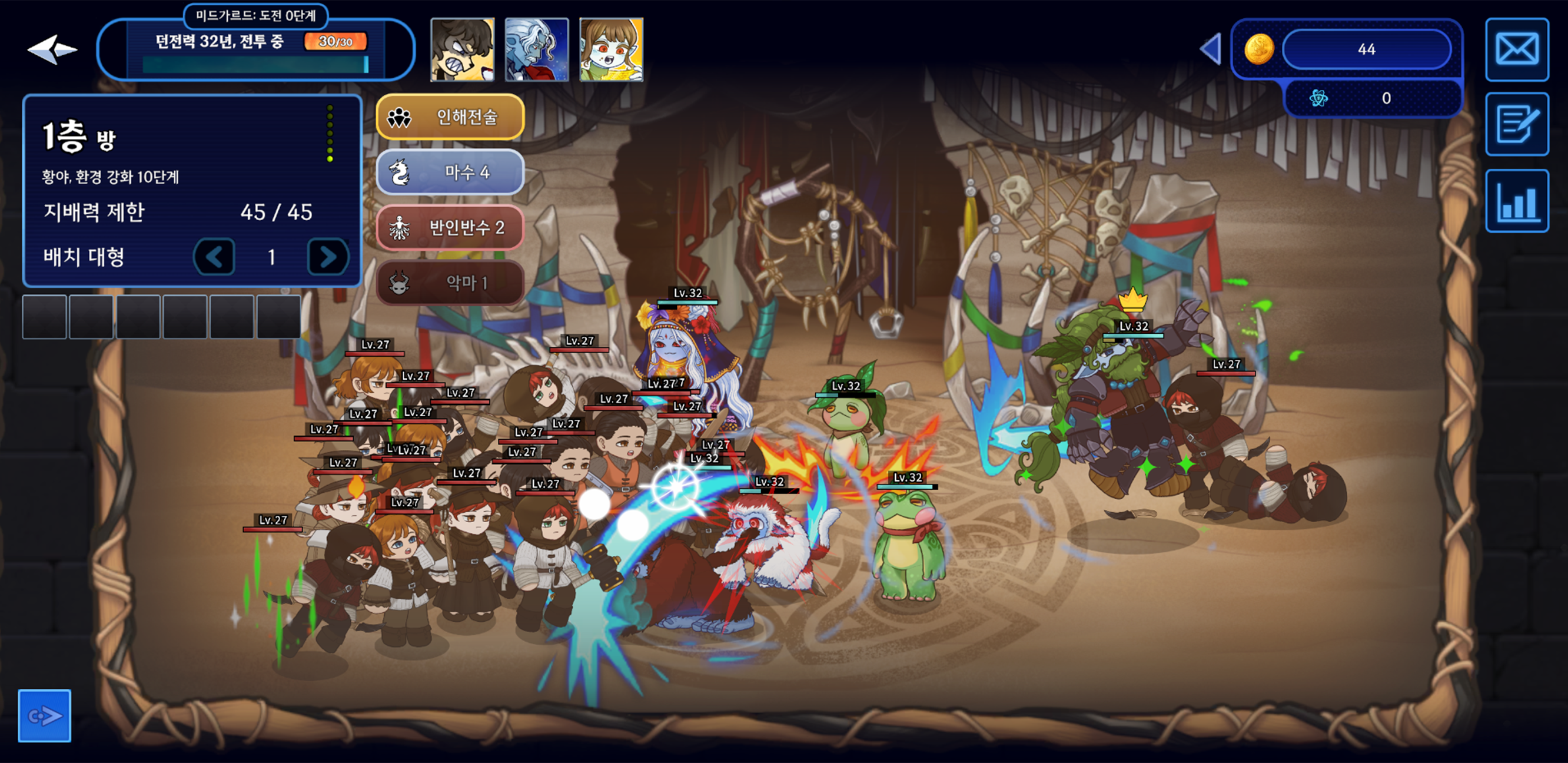The width and height of the screenshot is (1568, 763).
Task: Open the notes/edit icon on the right sidebar
Action: (x=1517, y=125)
